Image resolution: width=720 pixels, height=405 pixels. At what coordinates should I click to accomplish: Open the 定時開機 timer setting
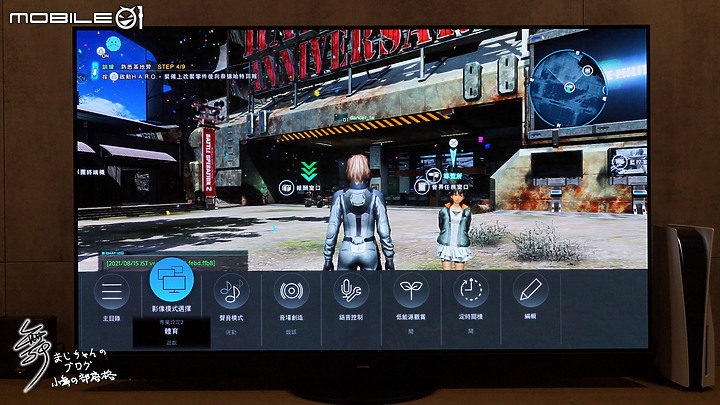click(471, 292)
